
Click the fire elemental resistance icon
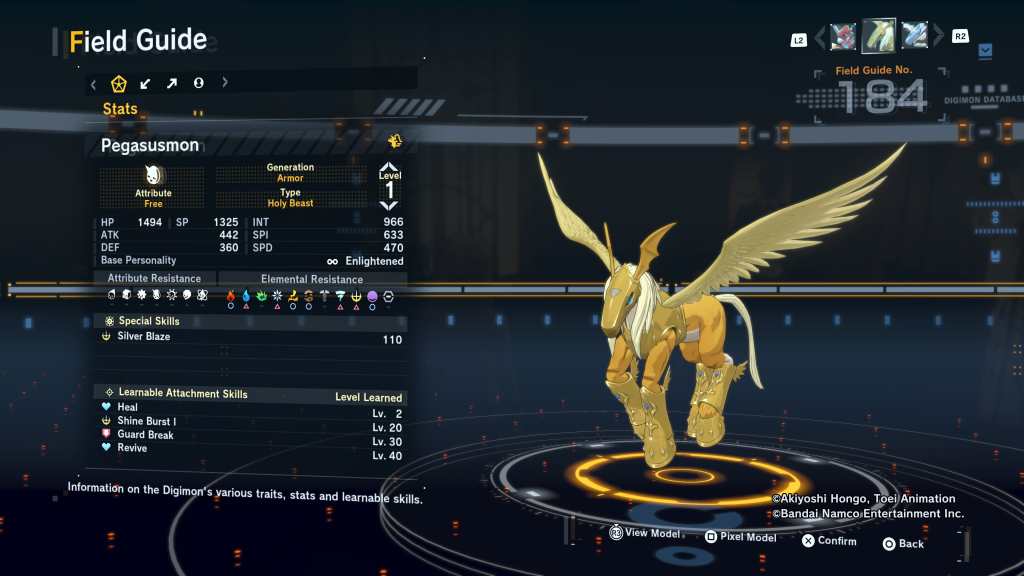tap(231, 296)
